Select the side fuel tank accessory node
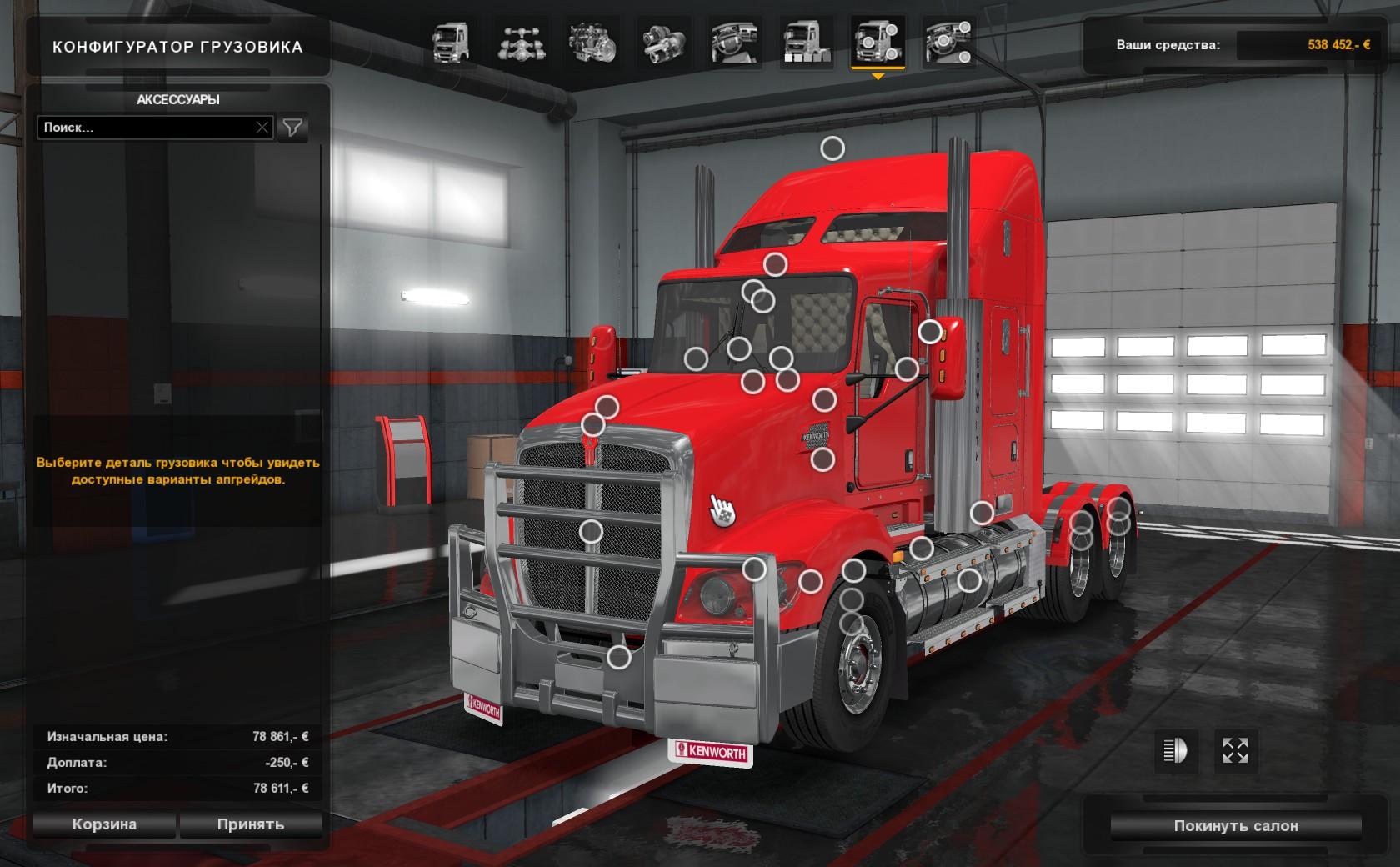The image size is (1400, 867). (x=968, y=579)
